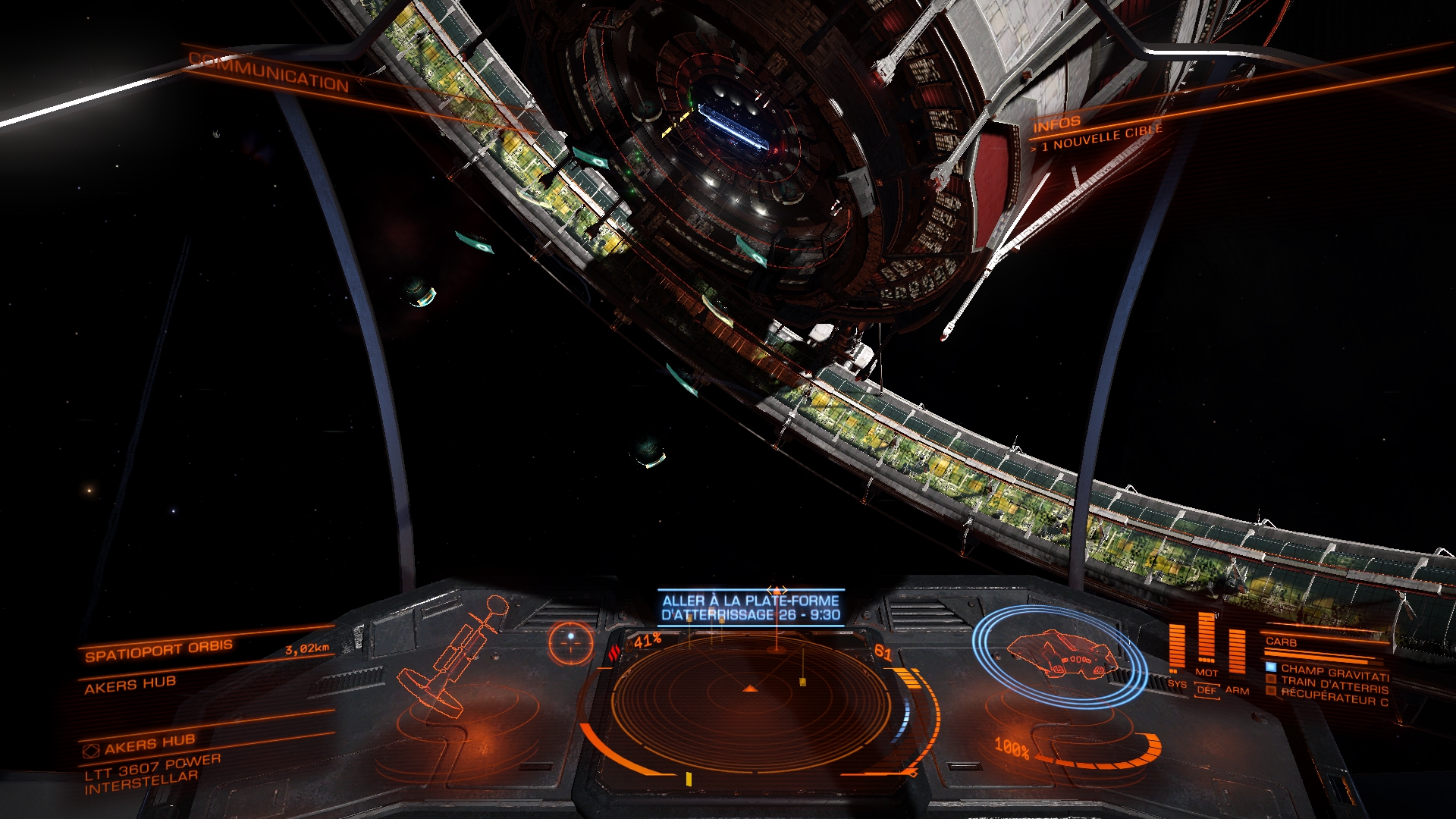Select the landing pad 26 instruction banner

tap(751, 608)
